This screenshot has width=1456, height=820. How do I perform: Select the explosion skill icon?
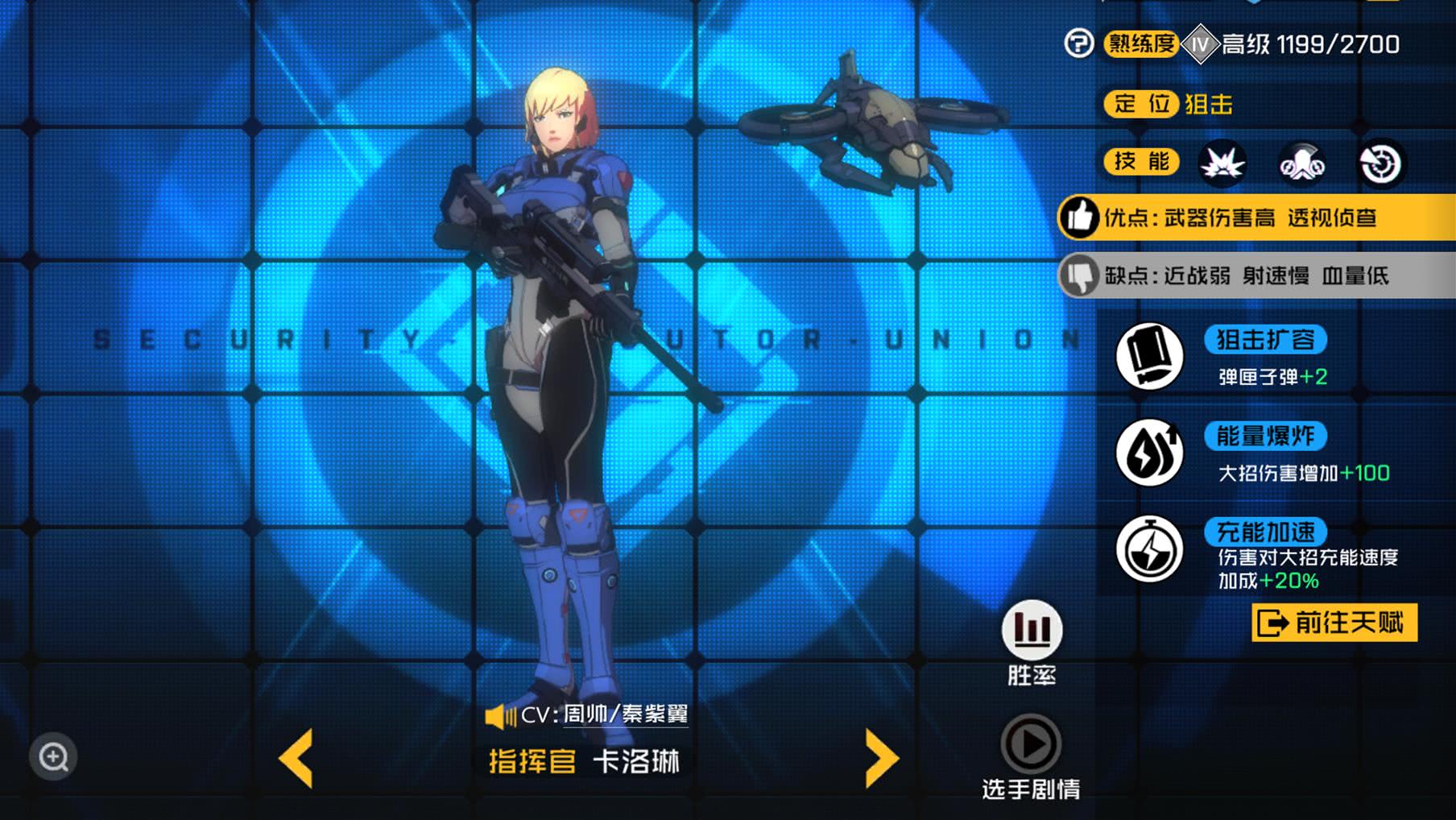1221,163
